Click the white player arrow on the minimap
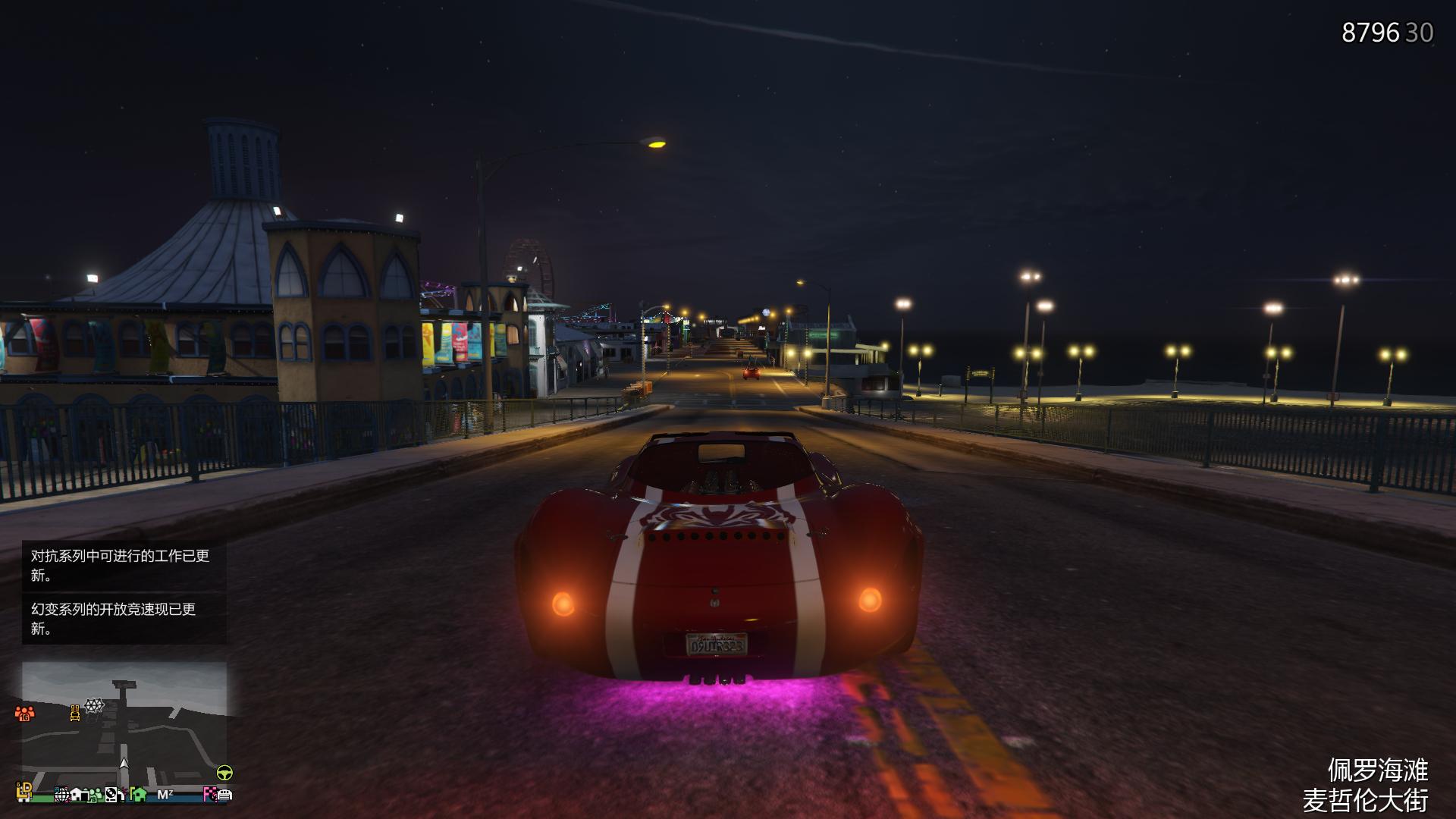1456x819 pixels. point(125,764)
